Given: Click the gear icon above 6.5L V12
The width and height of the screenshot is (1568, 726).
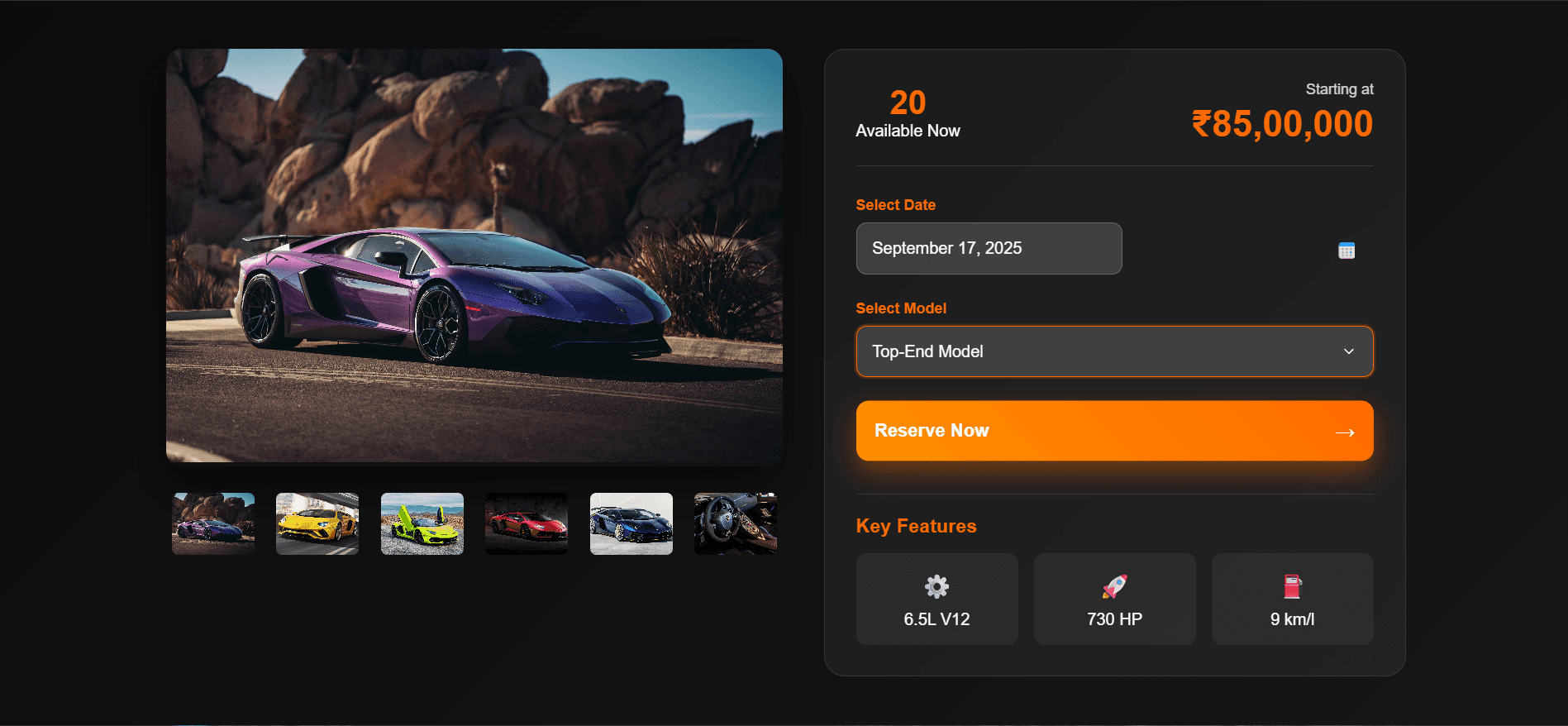Looking at the screenshot, I should coord(937,586).
